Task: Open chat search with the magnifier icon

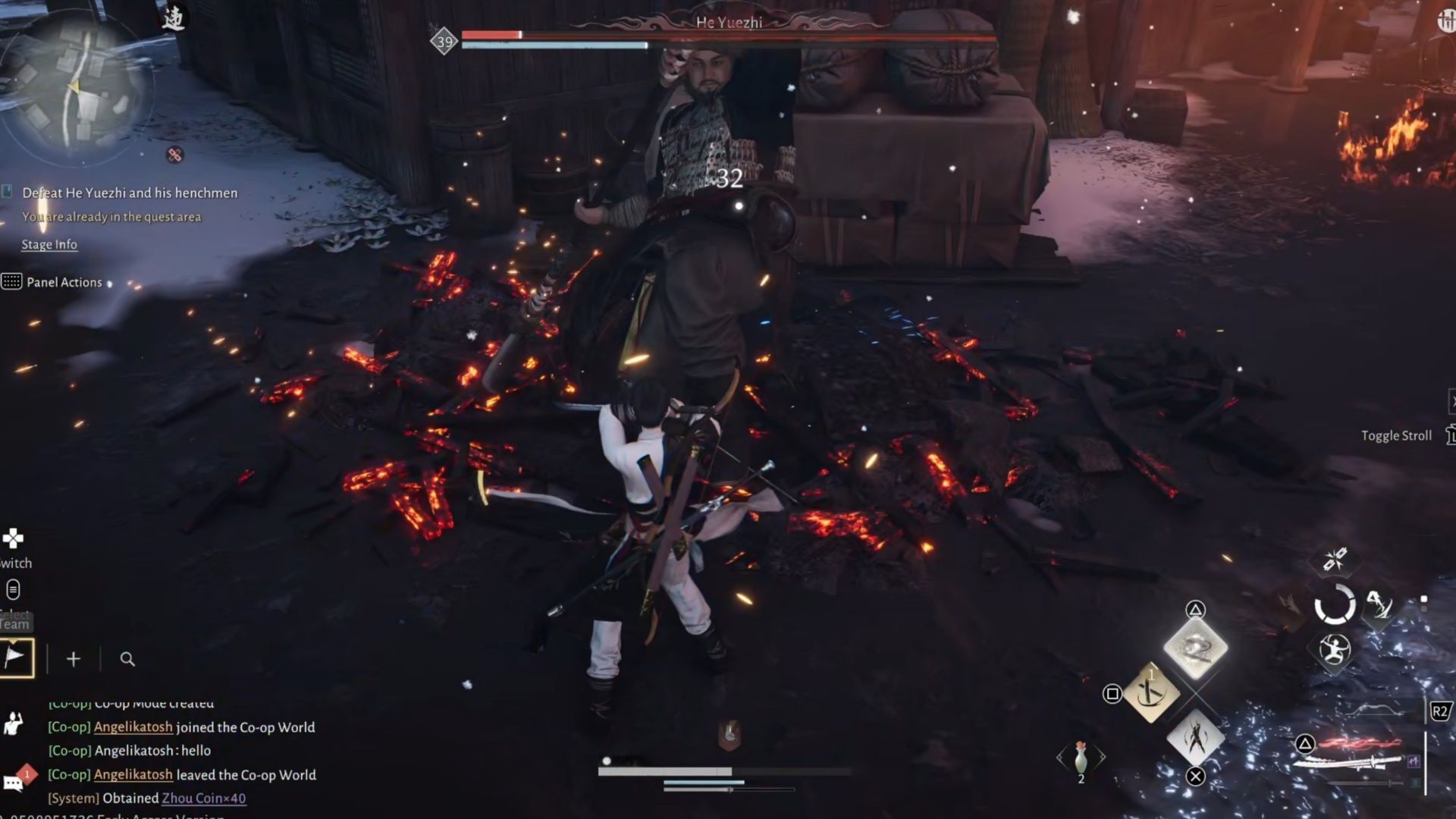Action: click(x=127, y=659)
